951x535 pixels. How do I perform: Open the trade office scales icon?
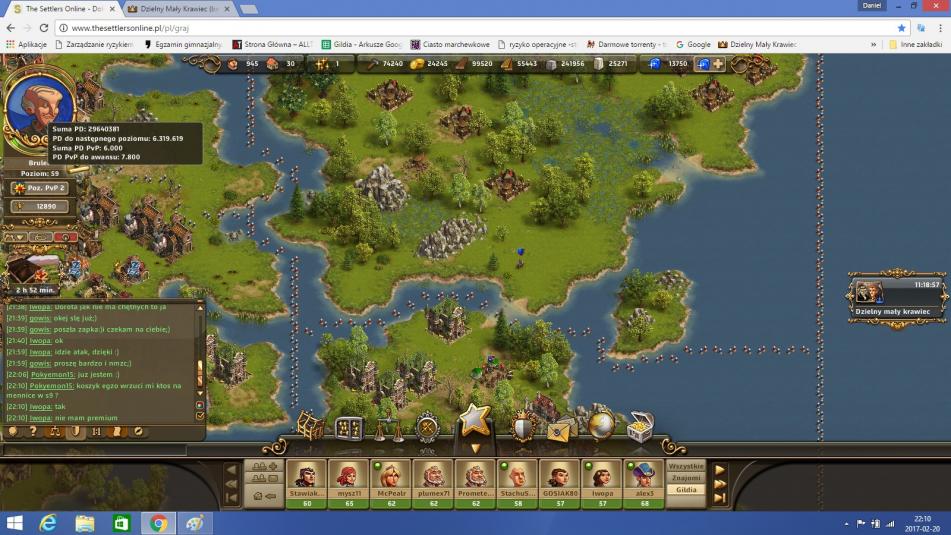tap(388, 428)
